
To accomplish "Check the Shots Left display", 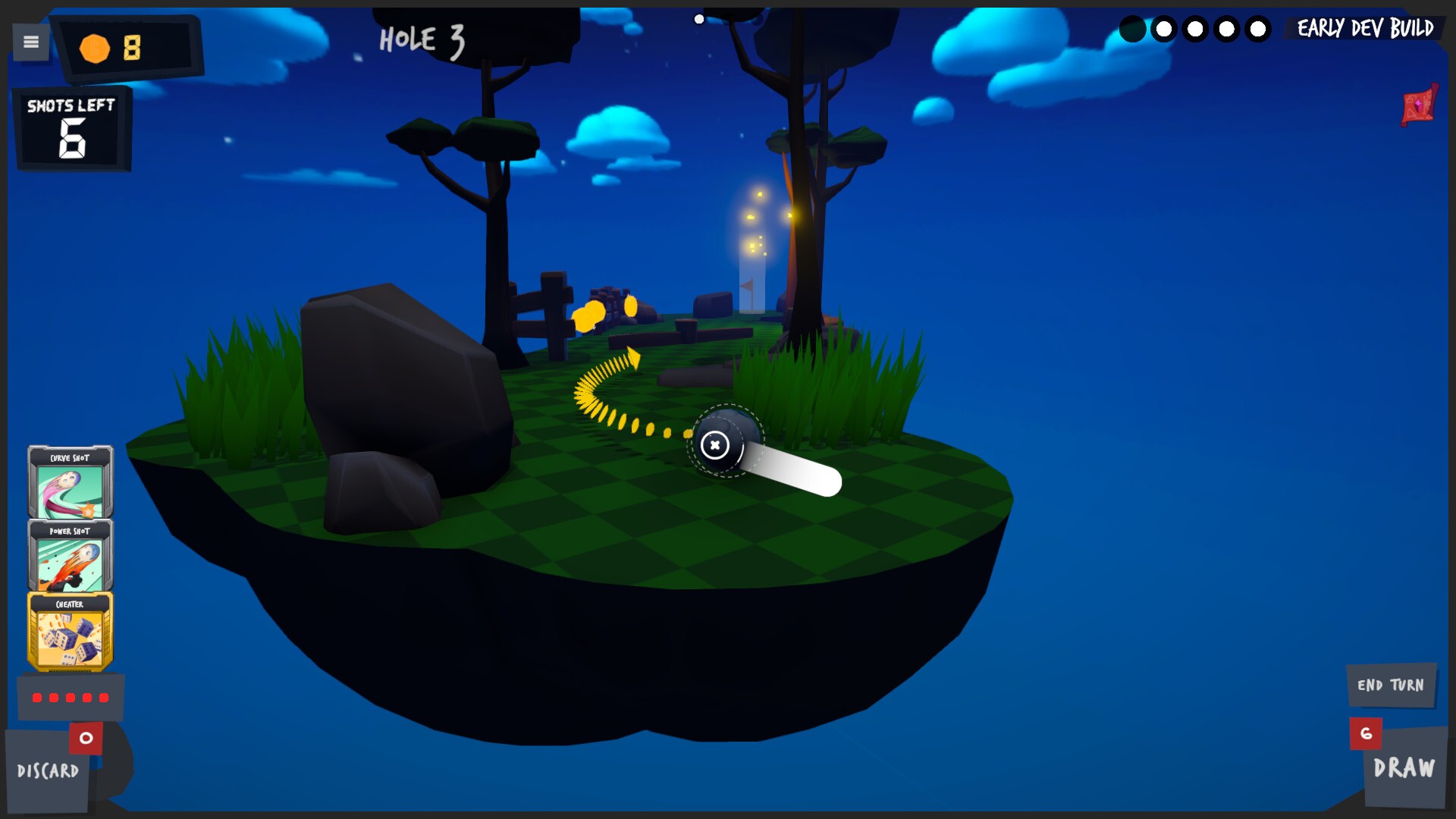I will pyautogui.click(x=72, y=127).
